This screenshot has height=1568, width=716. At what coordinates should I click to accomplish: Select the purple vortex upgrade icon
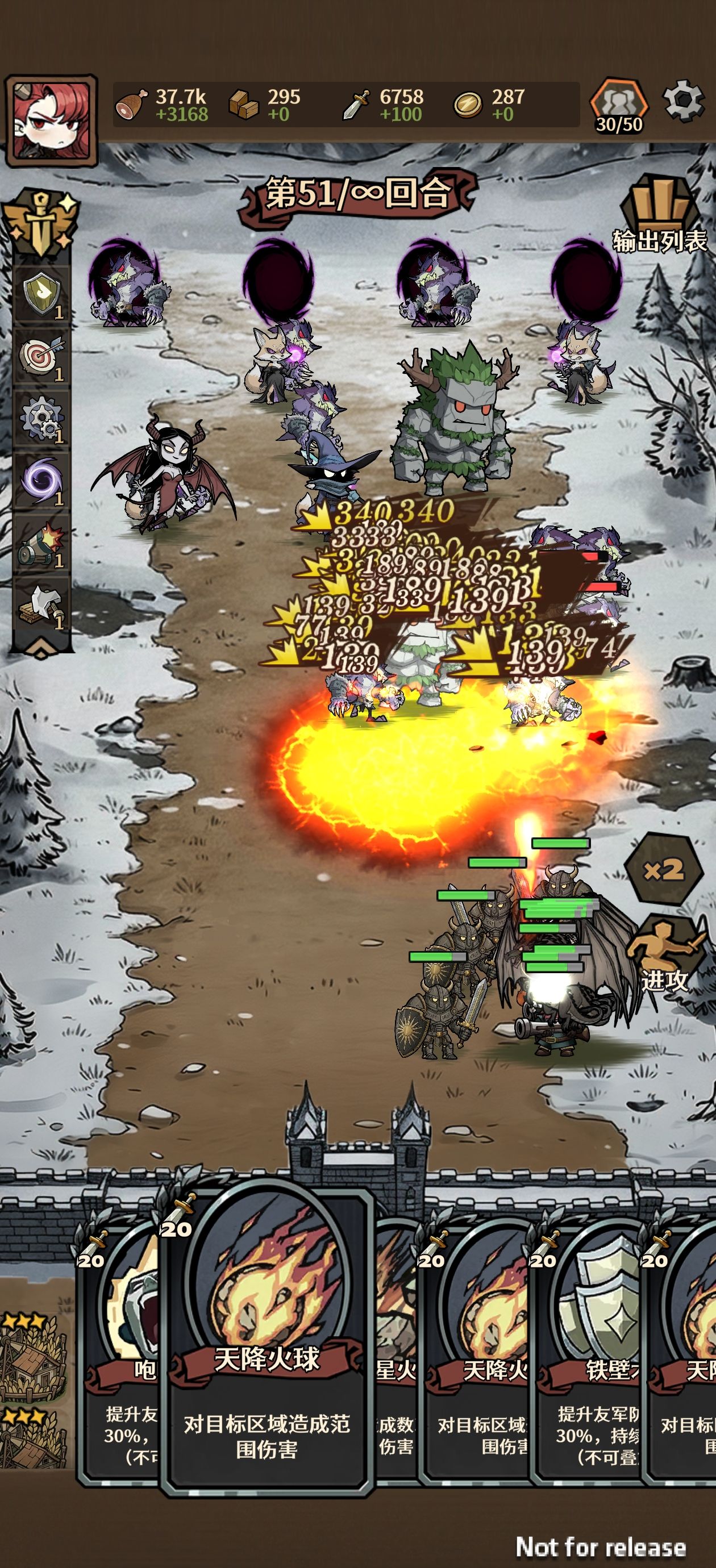pyautogui.click(x=41, y=481)
